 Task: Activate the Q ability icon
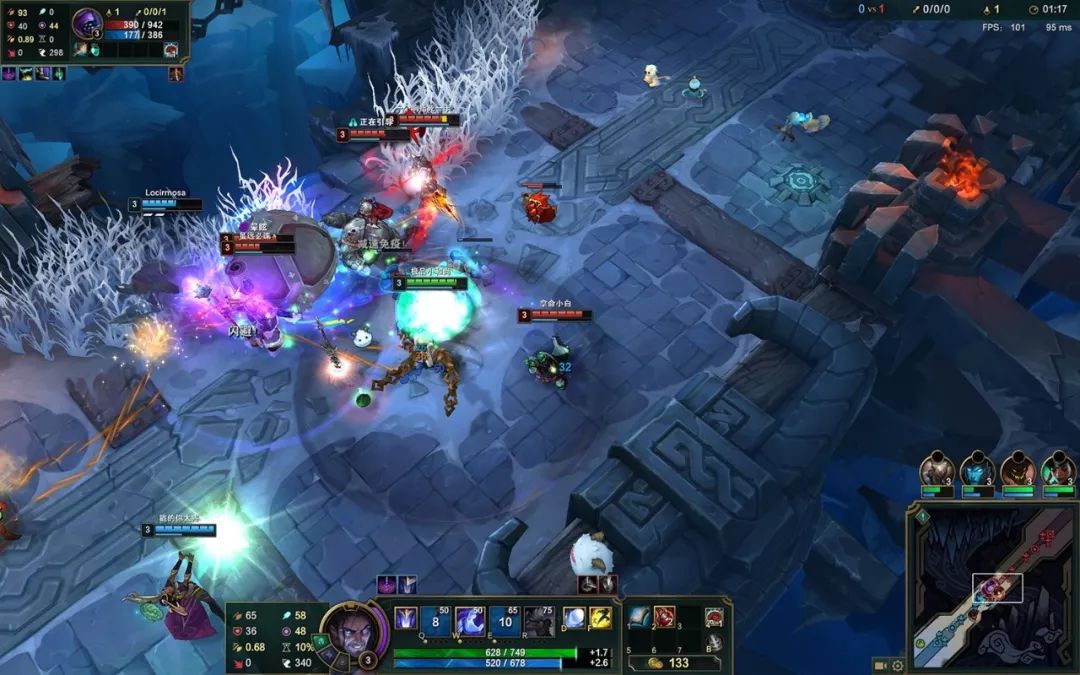[x=407, y=620]
